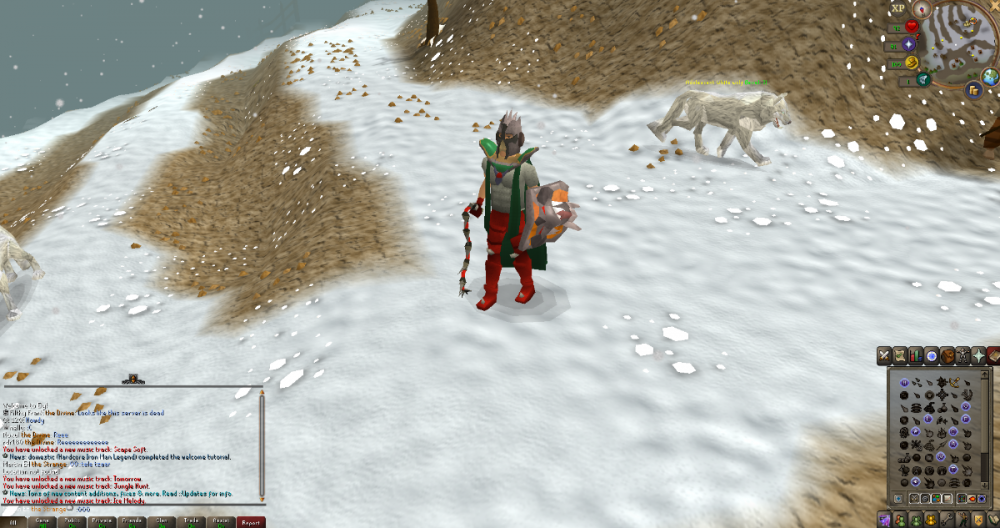Open the gold coins orb by minimap
The width and height of the screenshot is (1000, 528).
pos(973,89)
